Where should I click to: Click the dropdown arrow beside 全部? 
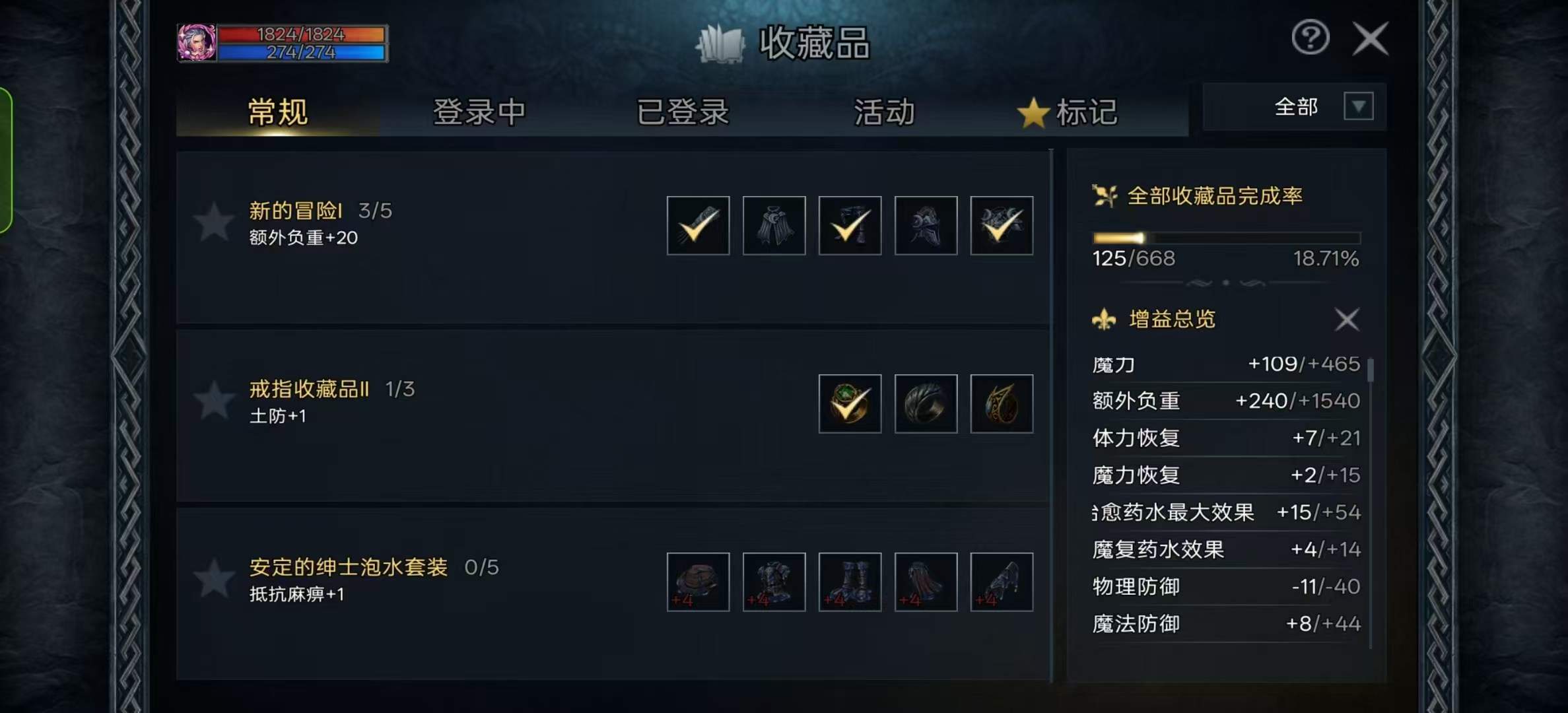(x=1358, y=106)
